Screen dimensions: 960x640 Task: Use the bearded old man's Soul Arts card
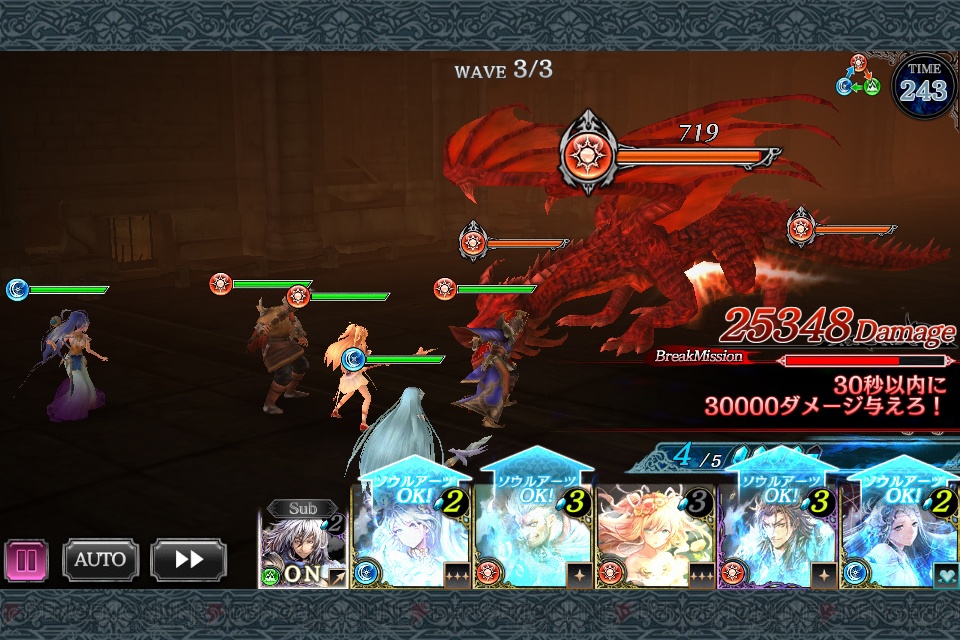[532, 535]
